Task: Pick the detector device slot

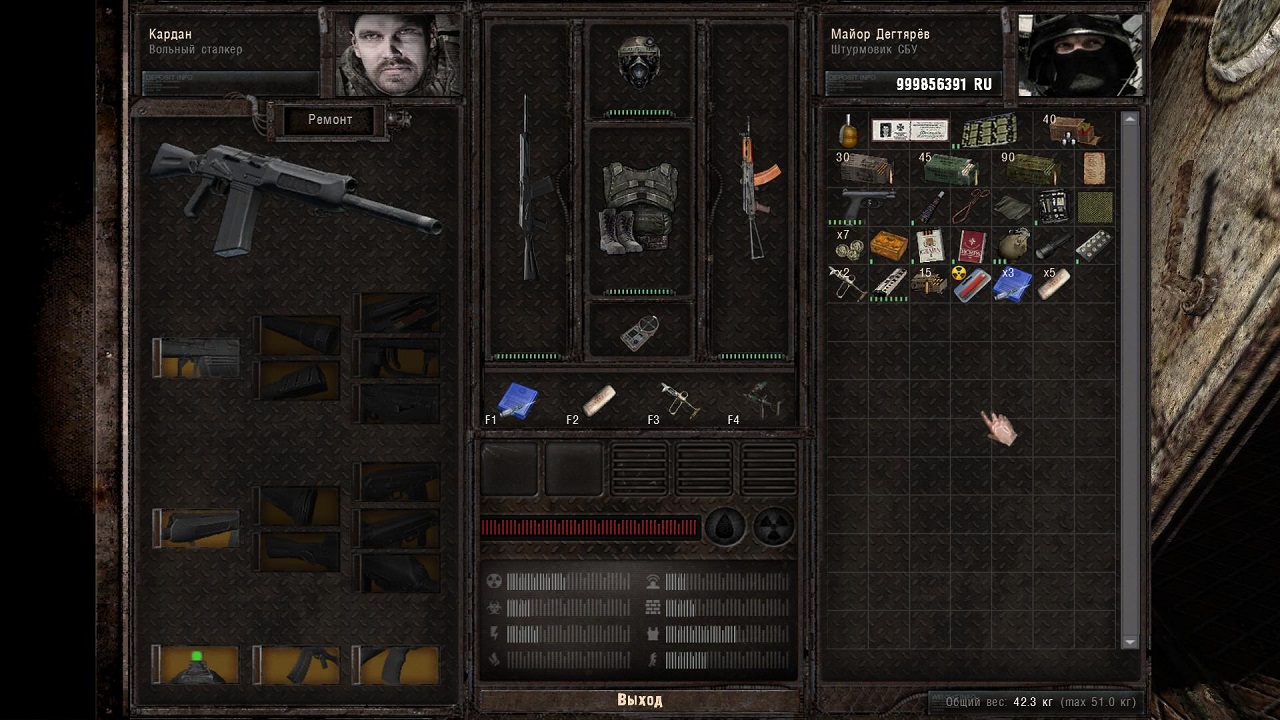Action: pyautogui.click(x=639, y=331)
